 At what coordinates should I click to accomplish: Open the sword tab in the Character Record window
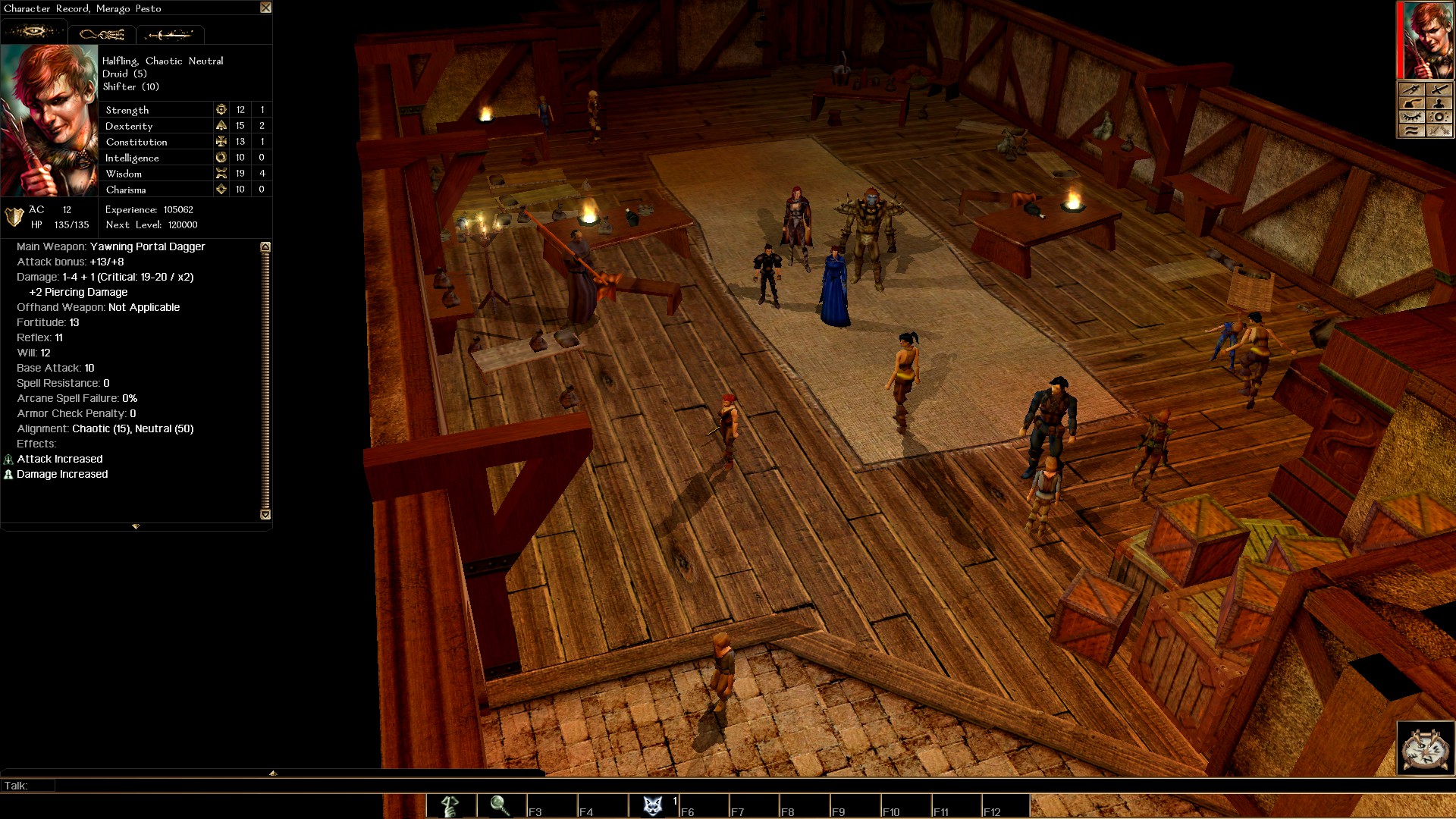(171, 34)
